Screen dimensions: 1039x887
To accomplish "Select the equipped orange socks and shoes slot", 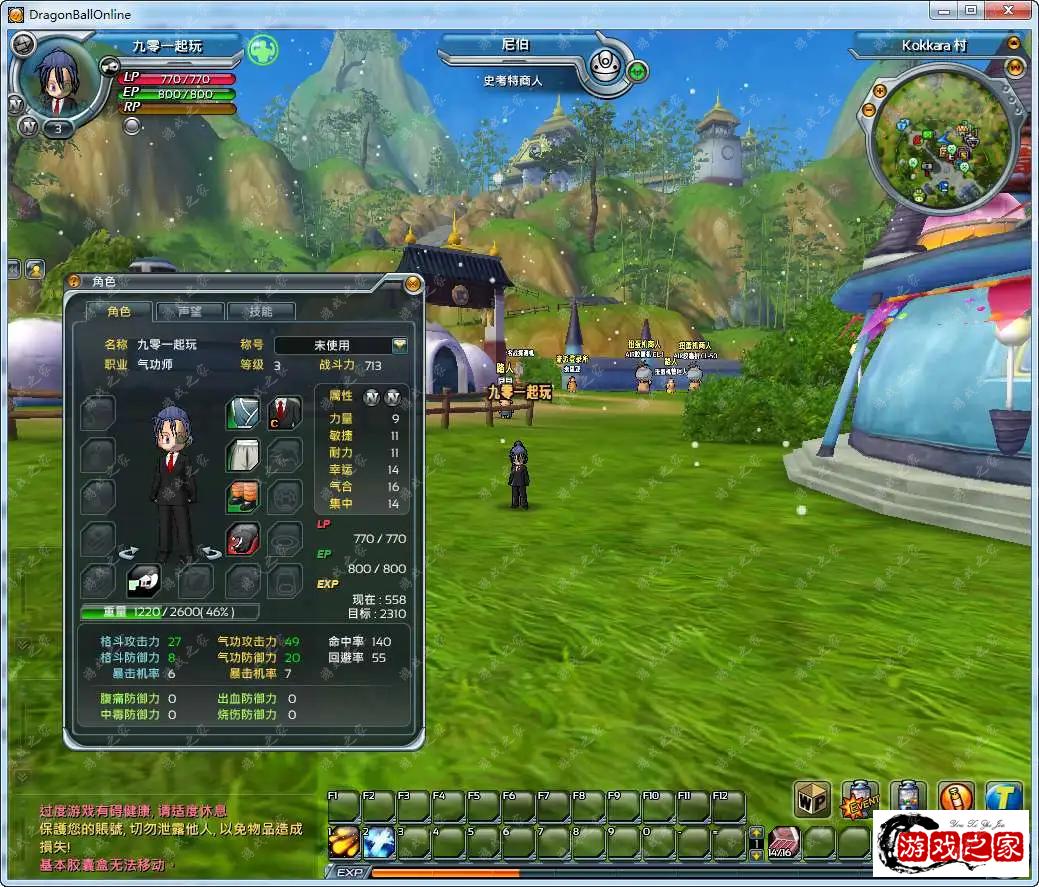I will [x=243, y=496].
